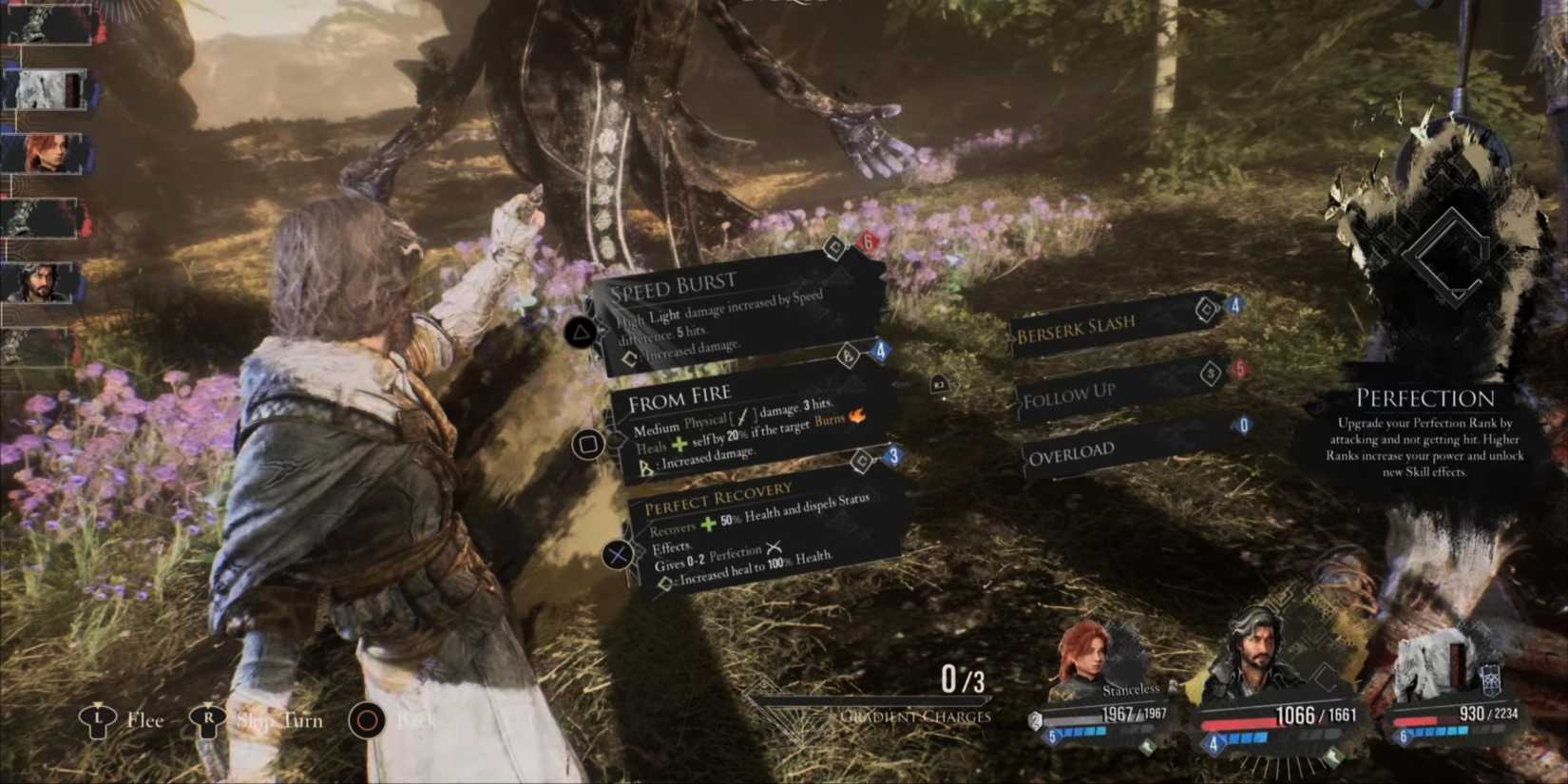Click the circle Back button prompt

click(366, 721)
